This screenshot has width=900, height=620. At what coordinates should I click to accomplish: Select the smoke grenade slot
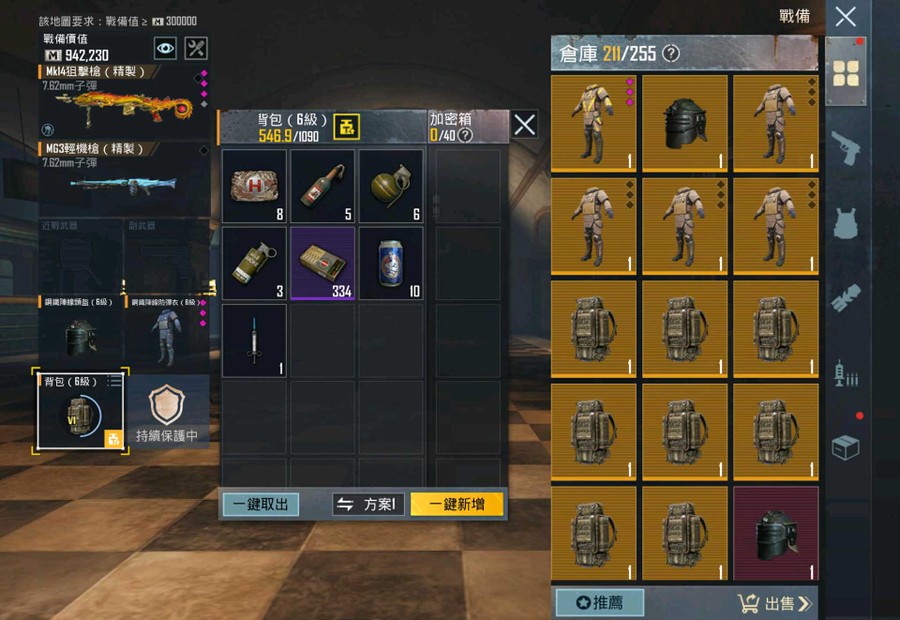(x=254, y=263)
